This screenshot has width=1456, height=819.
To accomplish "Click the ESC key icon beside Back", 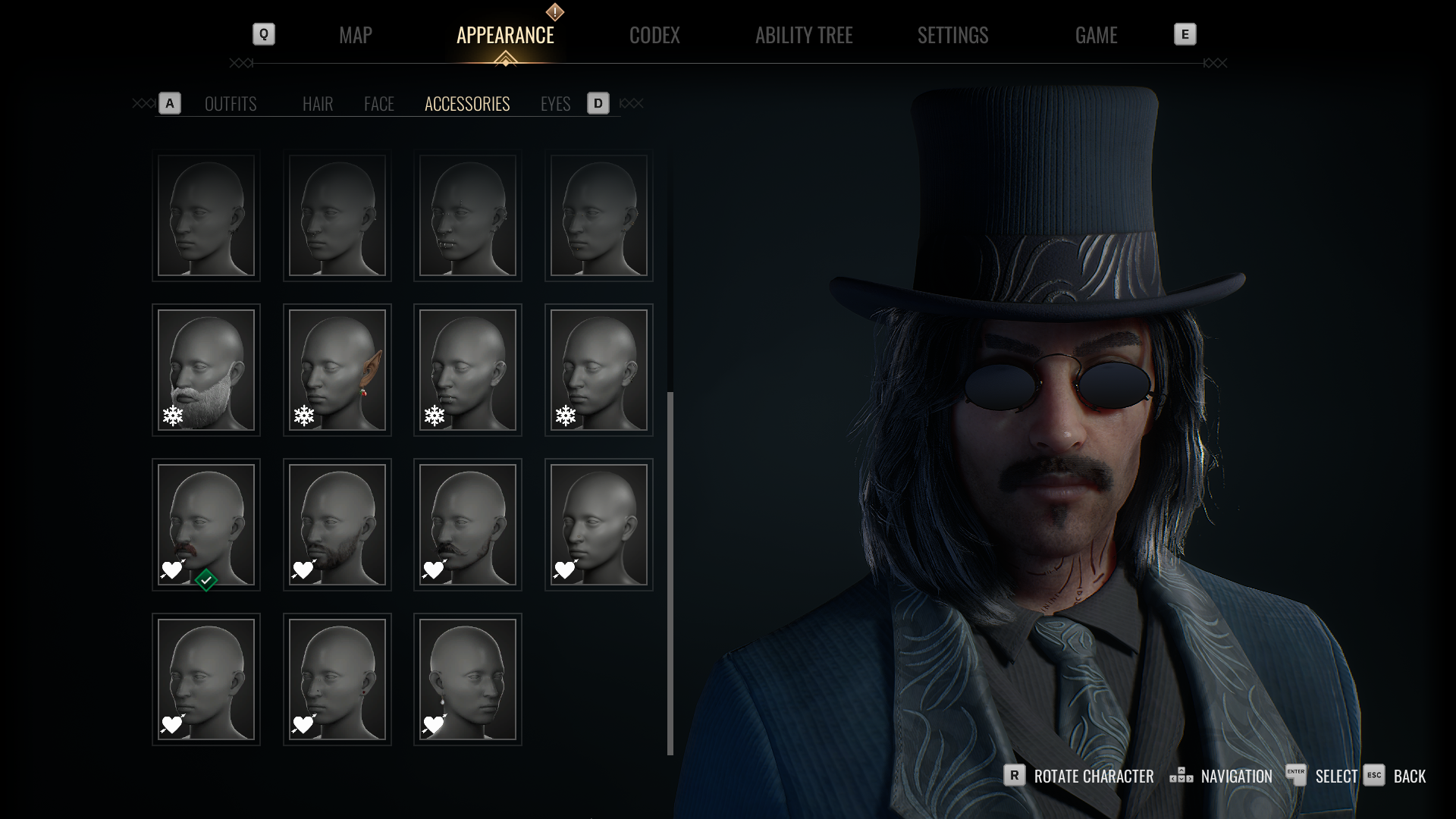I will coord(1373,776).
